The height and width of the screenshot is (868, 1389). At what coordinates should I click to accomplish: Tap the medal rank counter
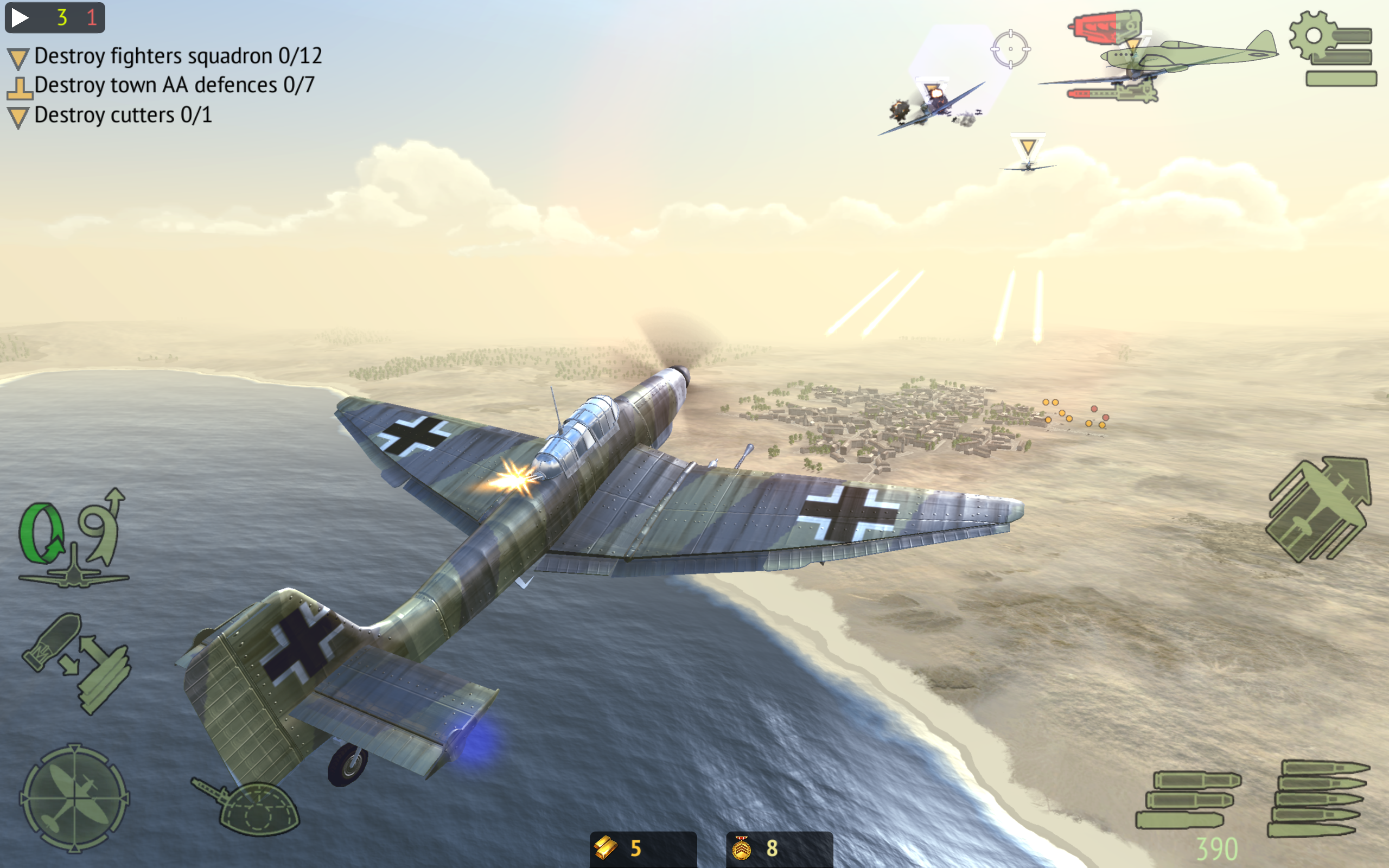point(778,848)
